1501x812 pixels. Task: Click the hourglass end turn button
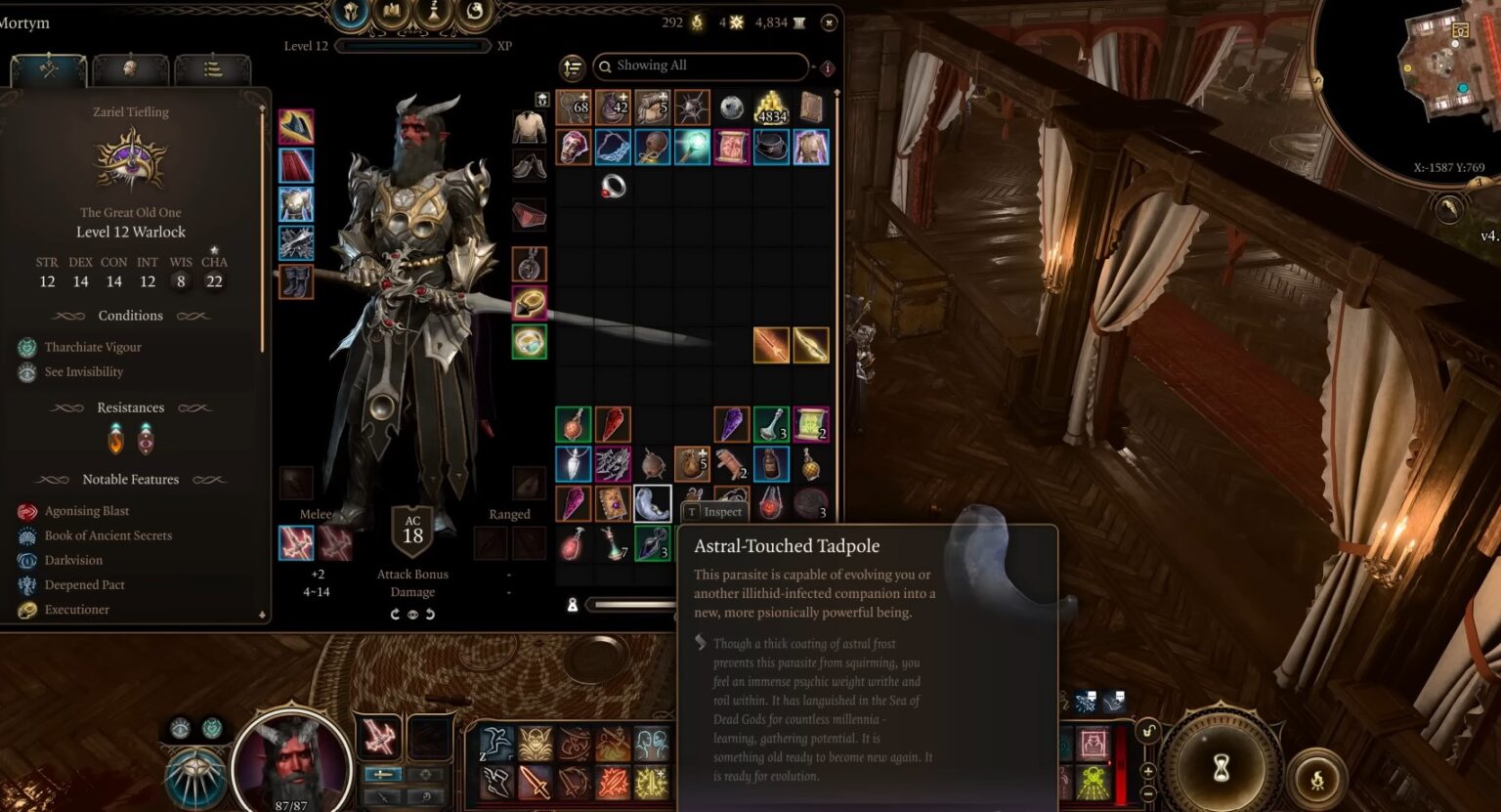(1221, 768)
